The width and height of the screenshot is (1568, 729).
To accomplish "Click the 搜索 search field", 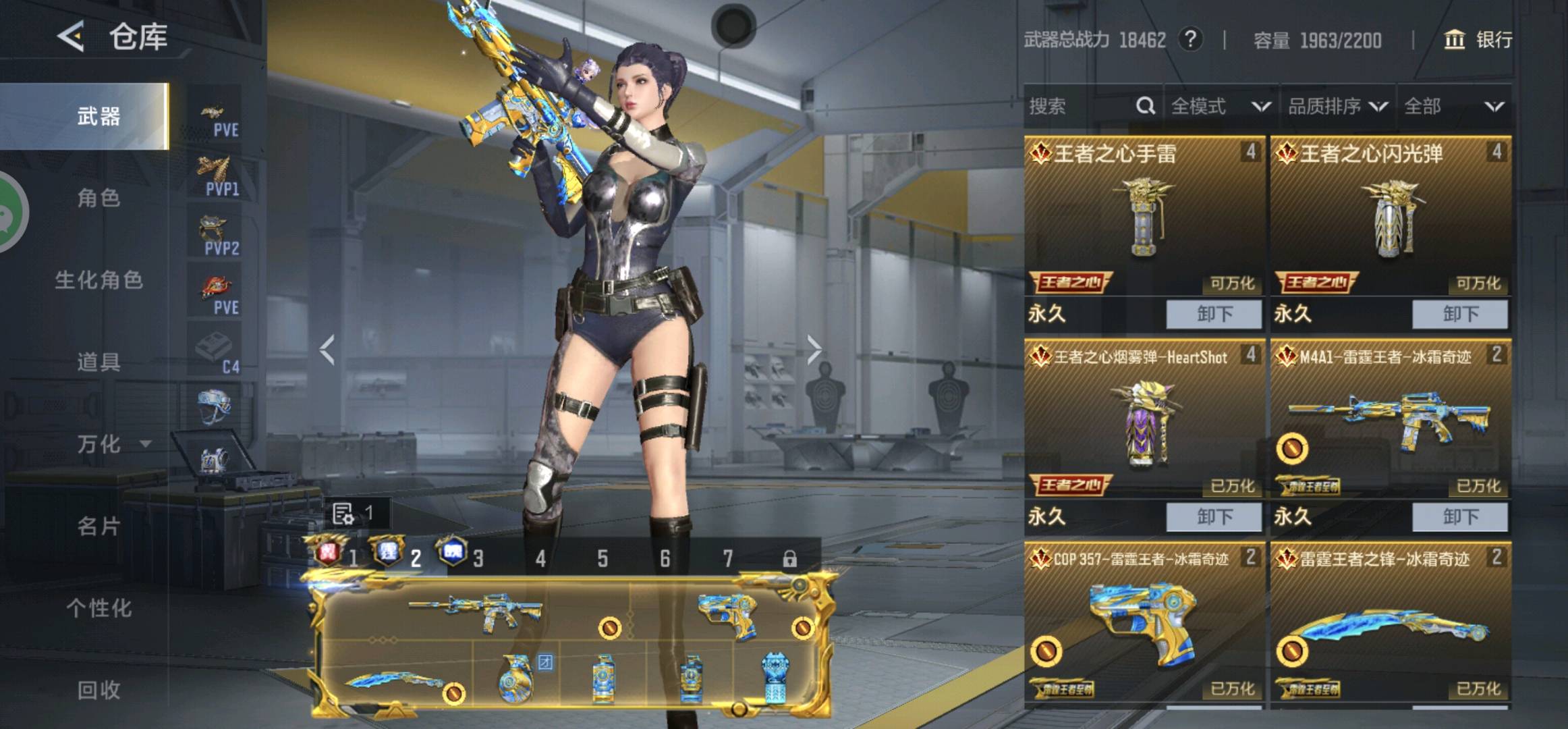I will [x=1080, y=106].
